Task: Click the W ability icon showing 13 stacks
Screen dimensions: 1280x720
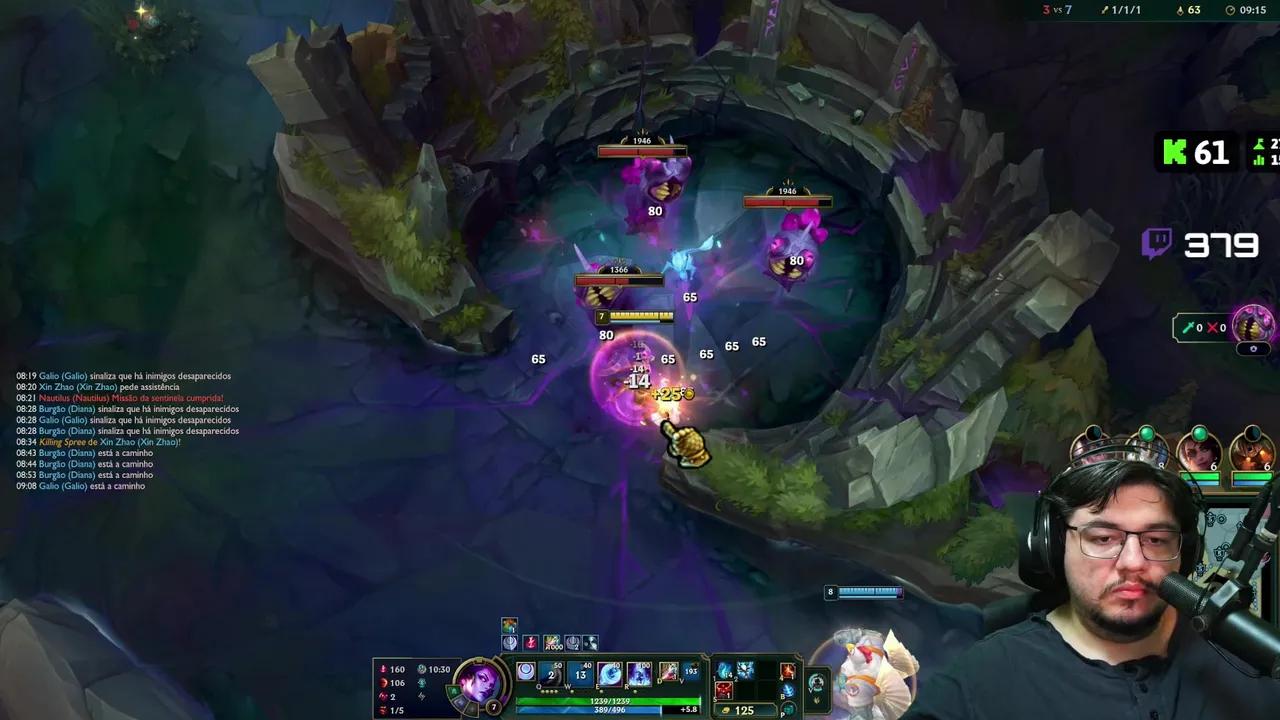Action: click(580, 672)
